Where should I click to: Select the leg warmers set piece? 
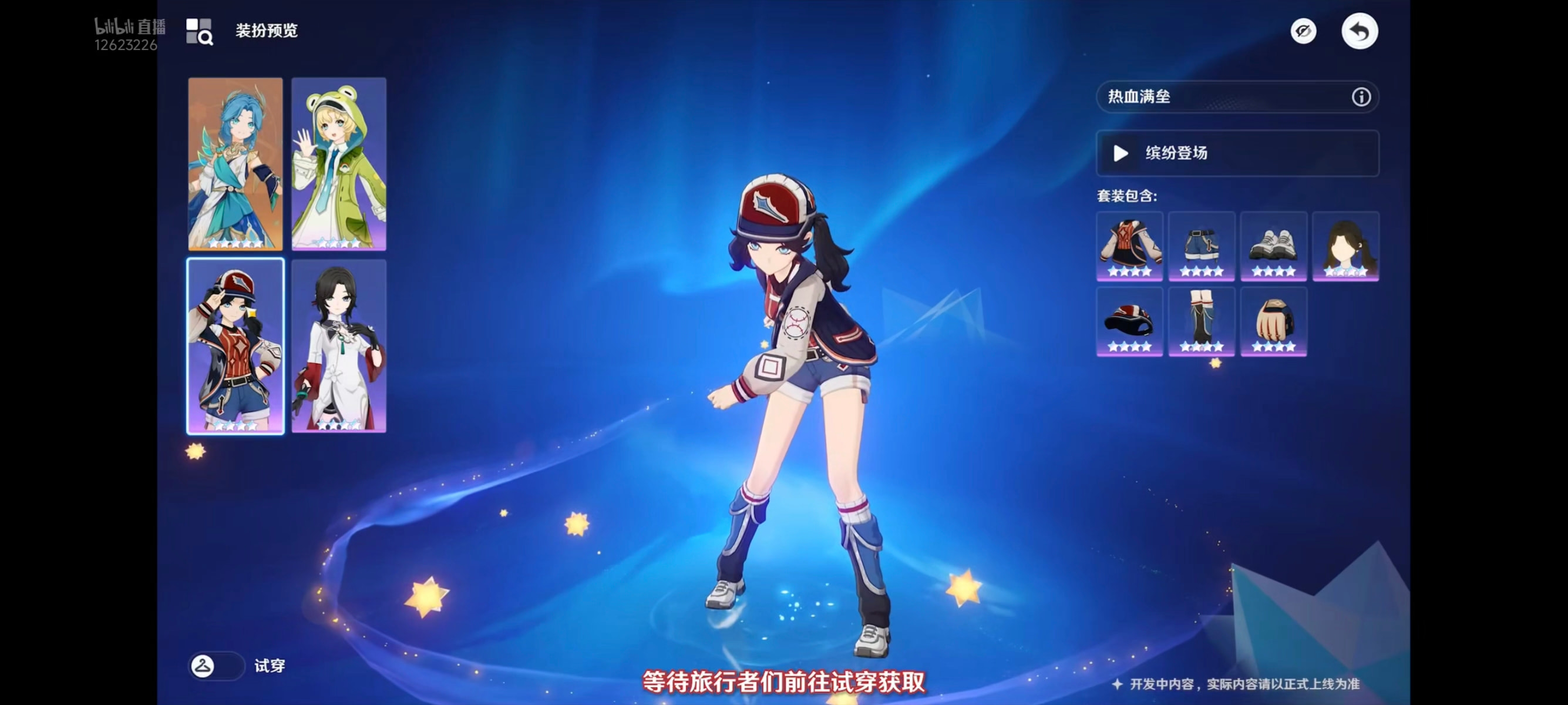tap(1201, 321)
